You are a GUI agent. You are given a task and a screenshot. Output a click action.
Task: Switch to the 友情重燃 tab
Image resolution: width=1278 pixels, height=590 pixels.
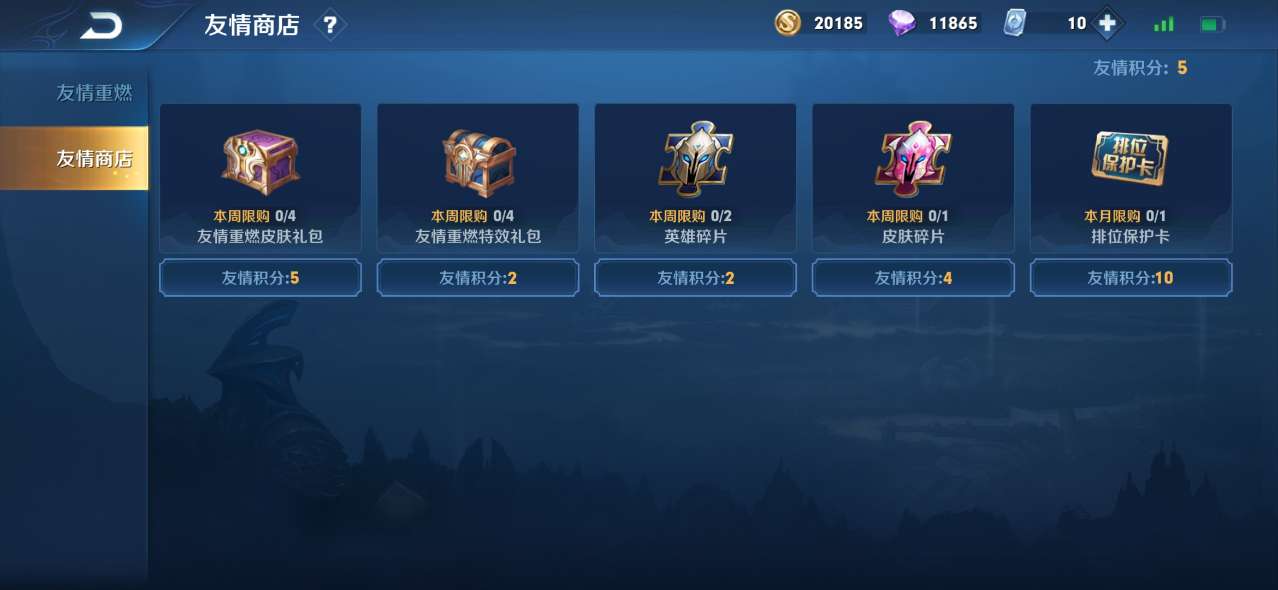click(x=94, y=93)
